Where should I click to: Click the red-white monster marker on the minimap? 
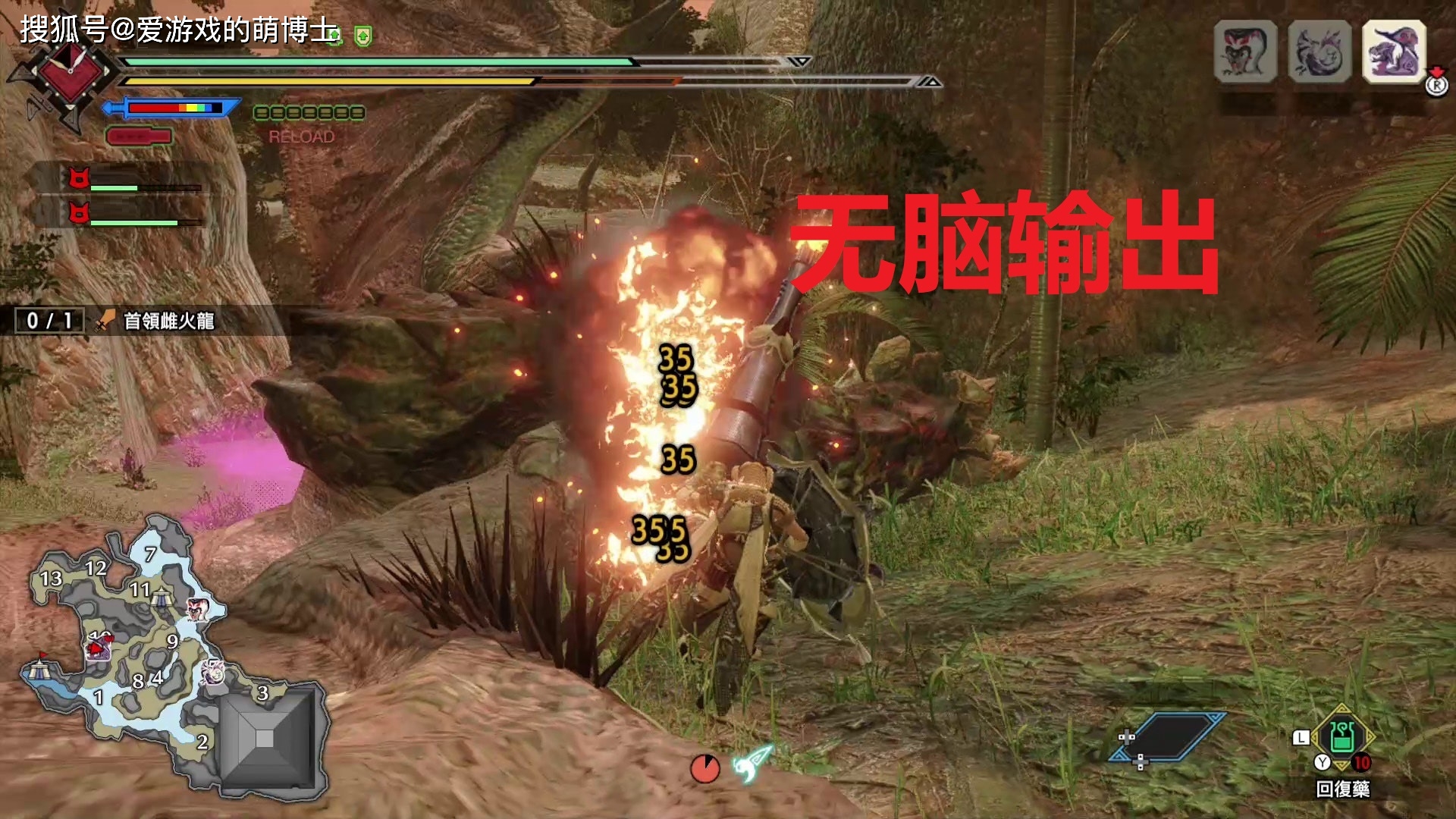(x=196, y=607)
